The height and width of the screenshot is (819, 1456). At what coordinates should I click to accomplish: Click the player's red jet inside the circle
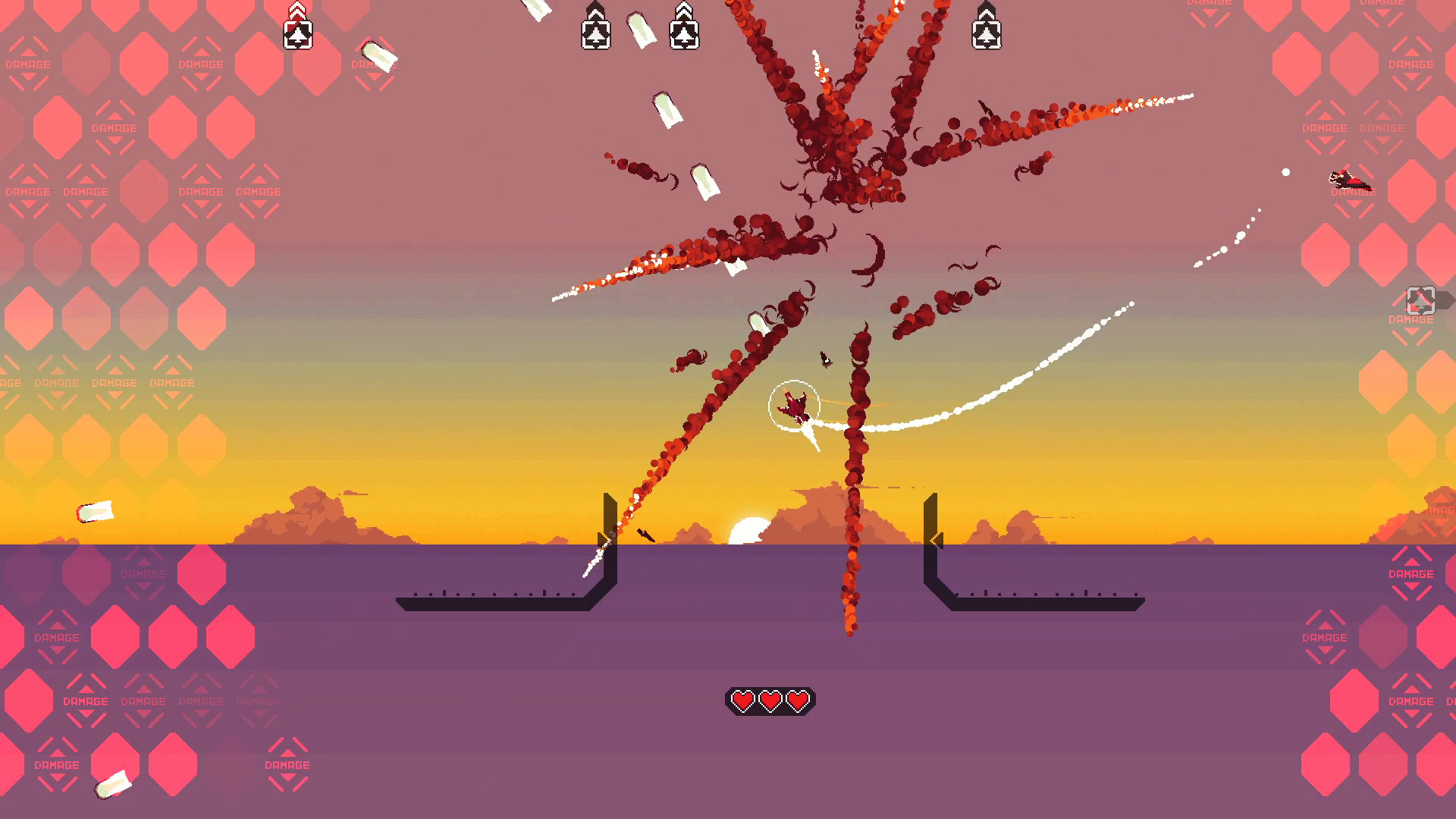[x=795, y=407]
